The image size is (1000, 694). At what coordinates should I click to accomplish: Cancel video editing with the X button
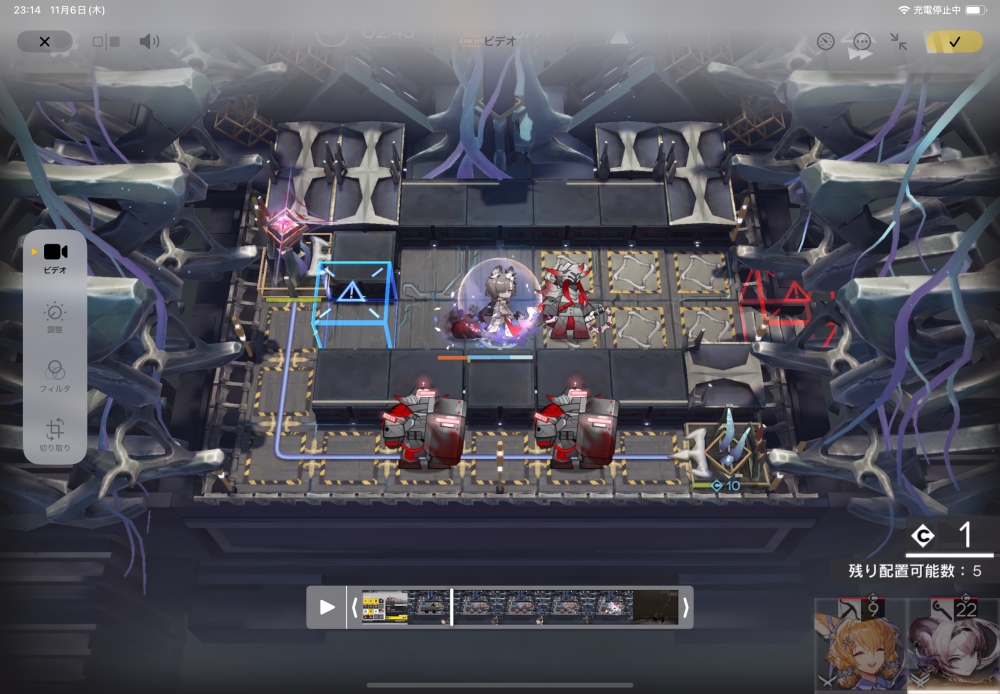[x=44, y=42]
